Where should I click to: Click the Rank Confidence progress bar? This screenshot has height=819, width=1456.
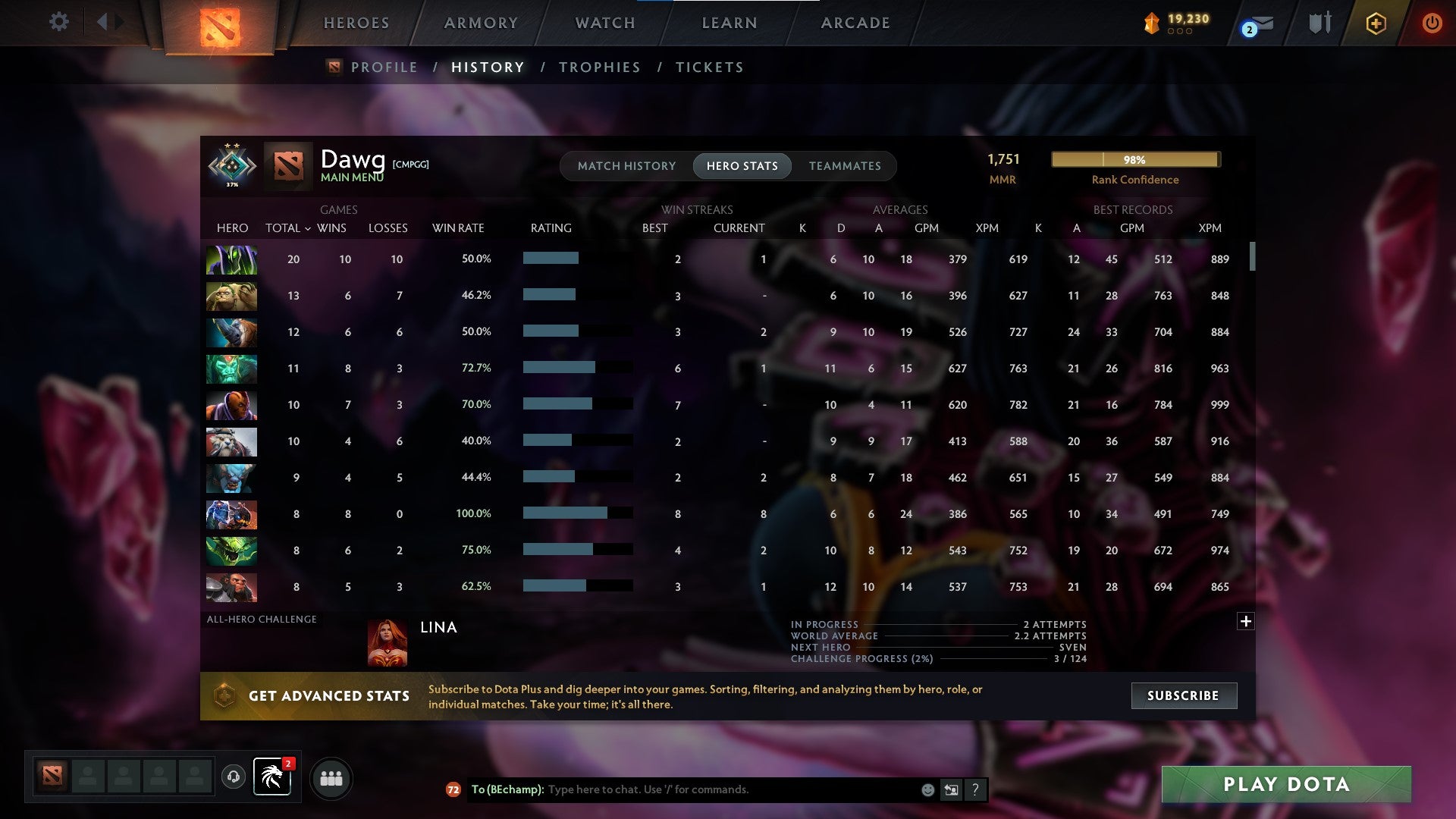pyautogui.click(x=1135, y=159)
